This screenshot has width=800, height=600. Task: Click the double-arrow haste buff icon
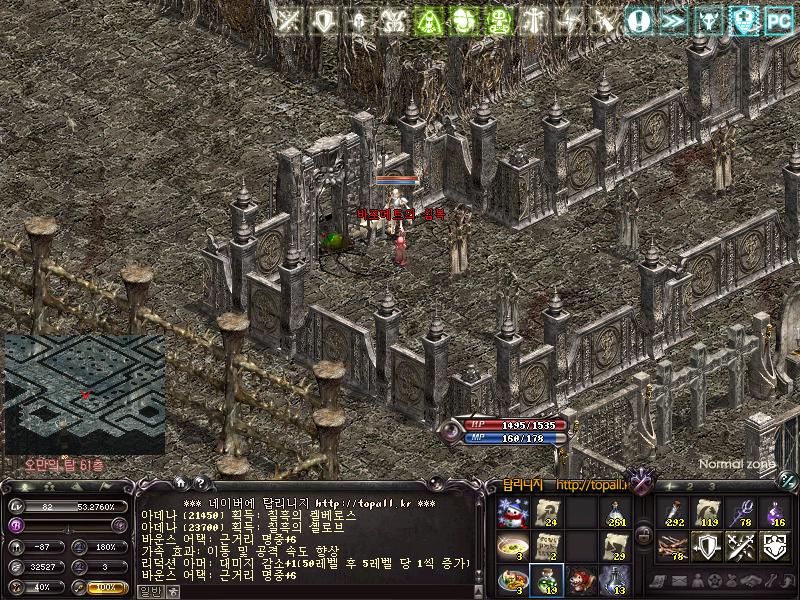click(x=673, y=19)
